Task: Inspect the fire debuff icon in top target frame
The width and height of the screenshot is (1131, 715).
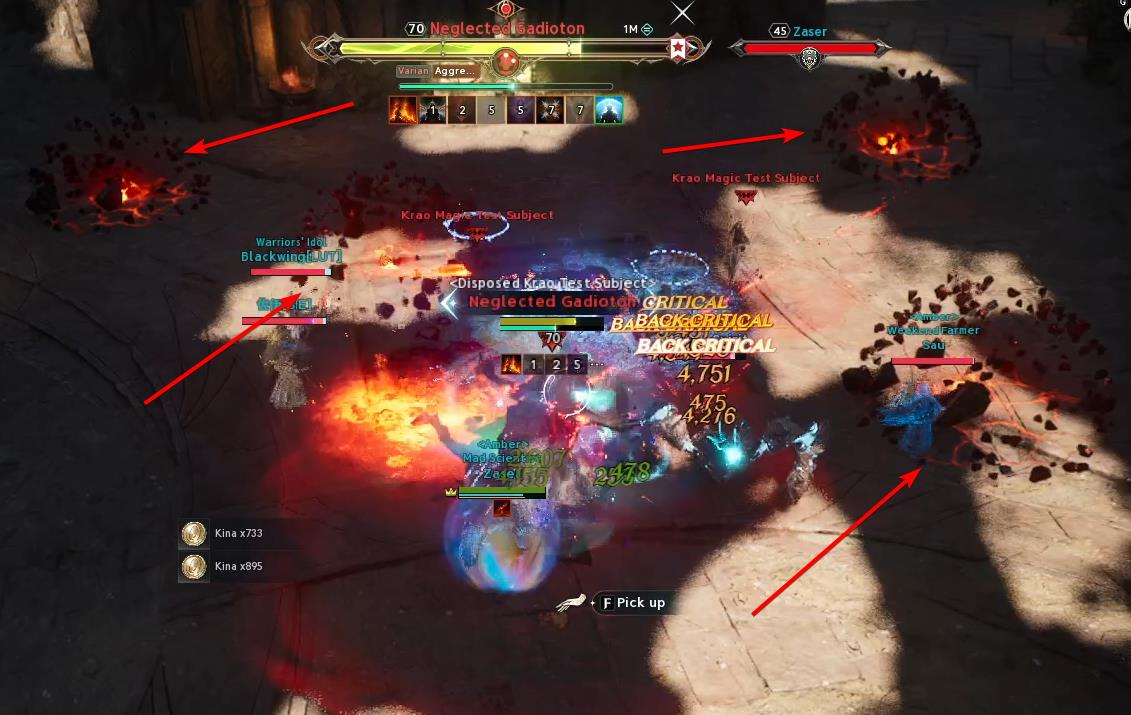Action: (402, 110)
